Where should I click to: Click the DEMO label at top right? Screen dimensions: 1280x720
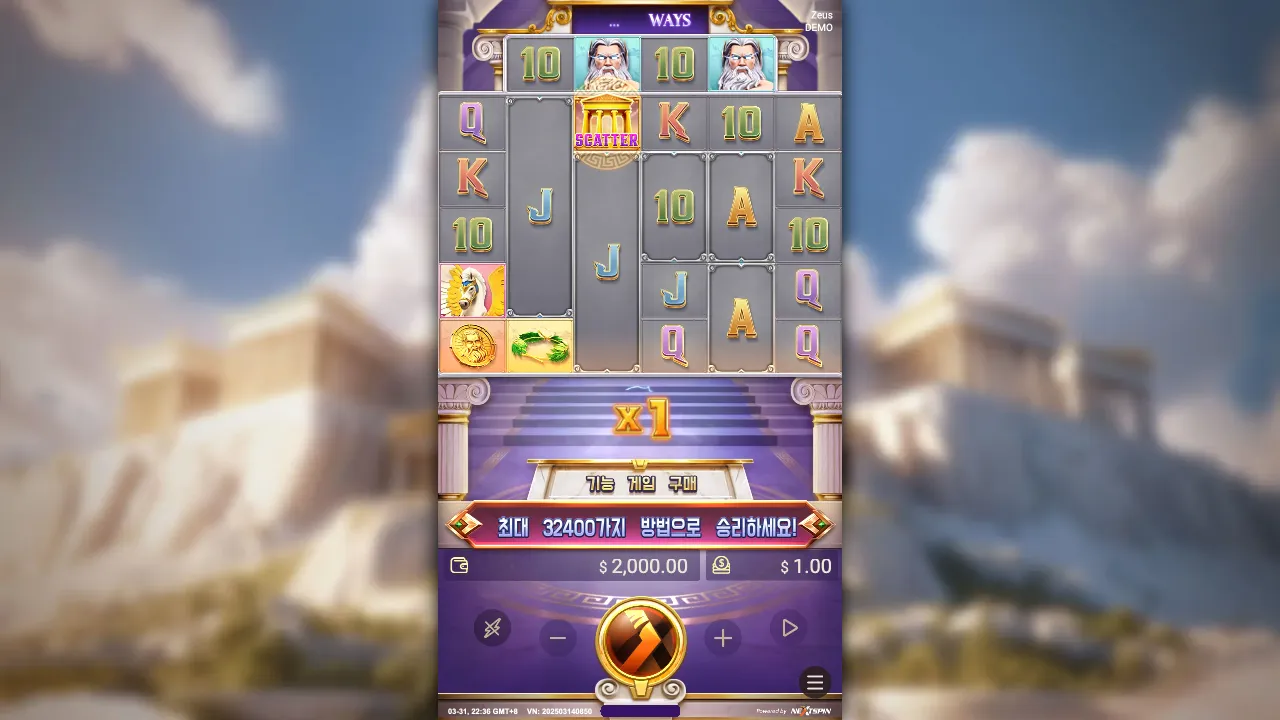[817, 28]
